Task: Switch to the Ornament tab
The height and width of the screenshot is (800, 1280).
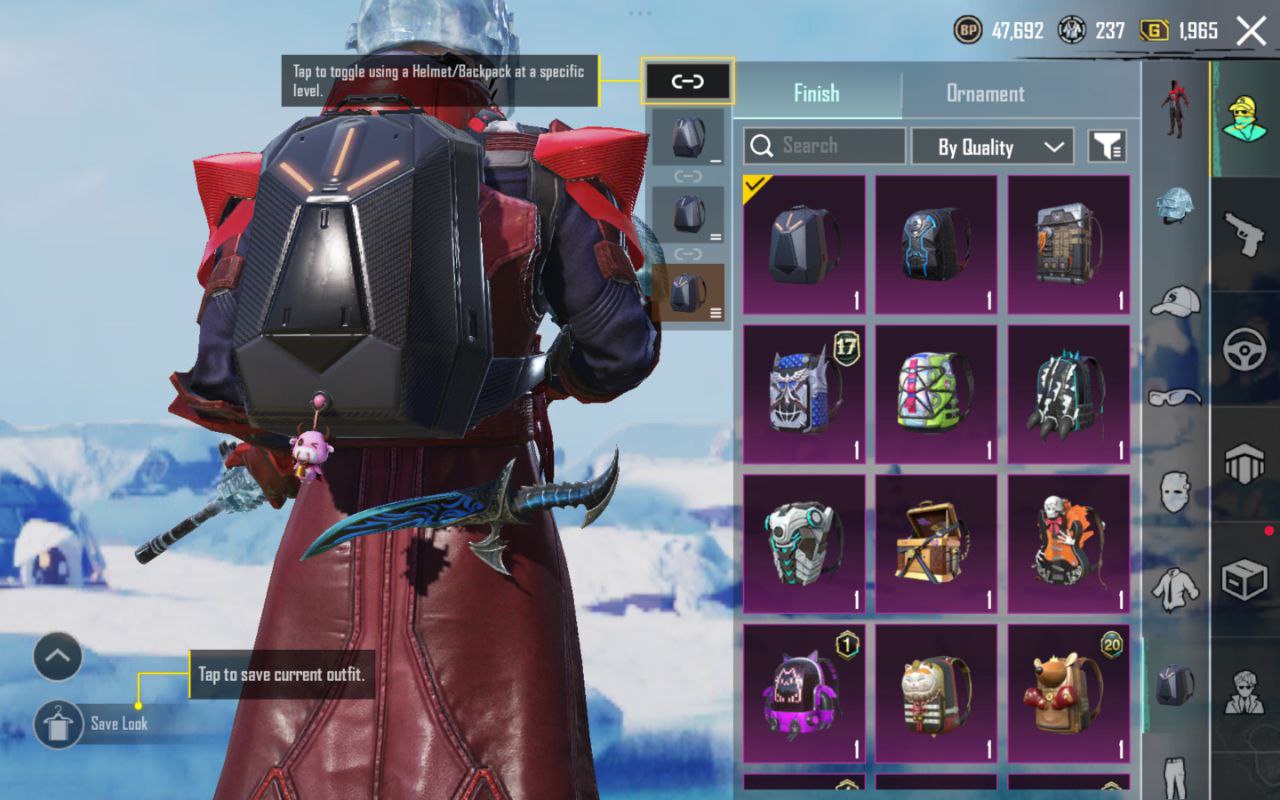Action: tap(985, 93)
